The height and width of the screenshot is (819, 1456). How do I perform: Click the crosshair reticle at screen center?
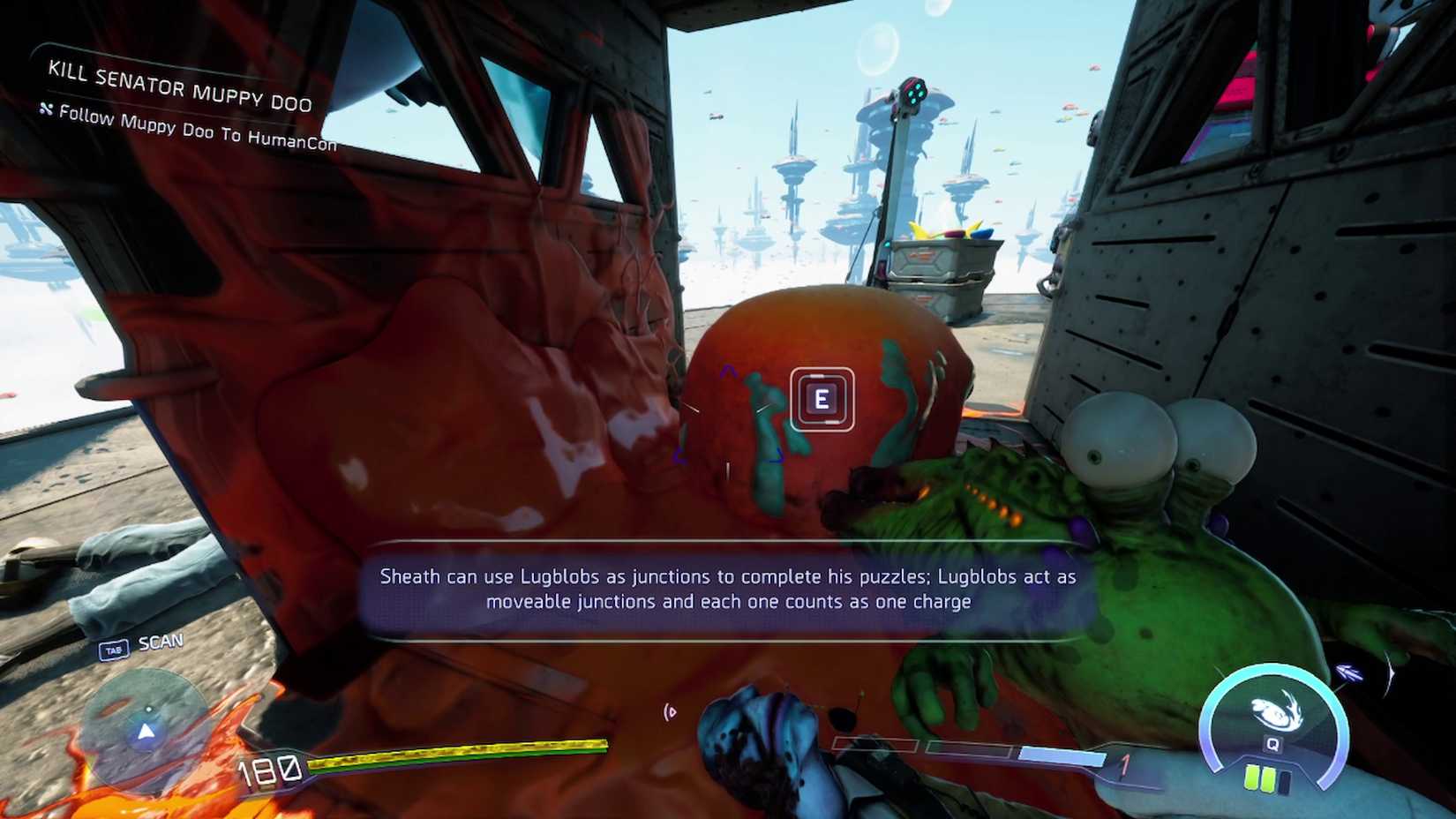(728, 409)
